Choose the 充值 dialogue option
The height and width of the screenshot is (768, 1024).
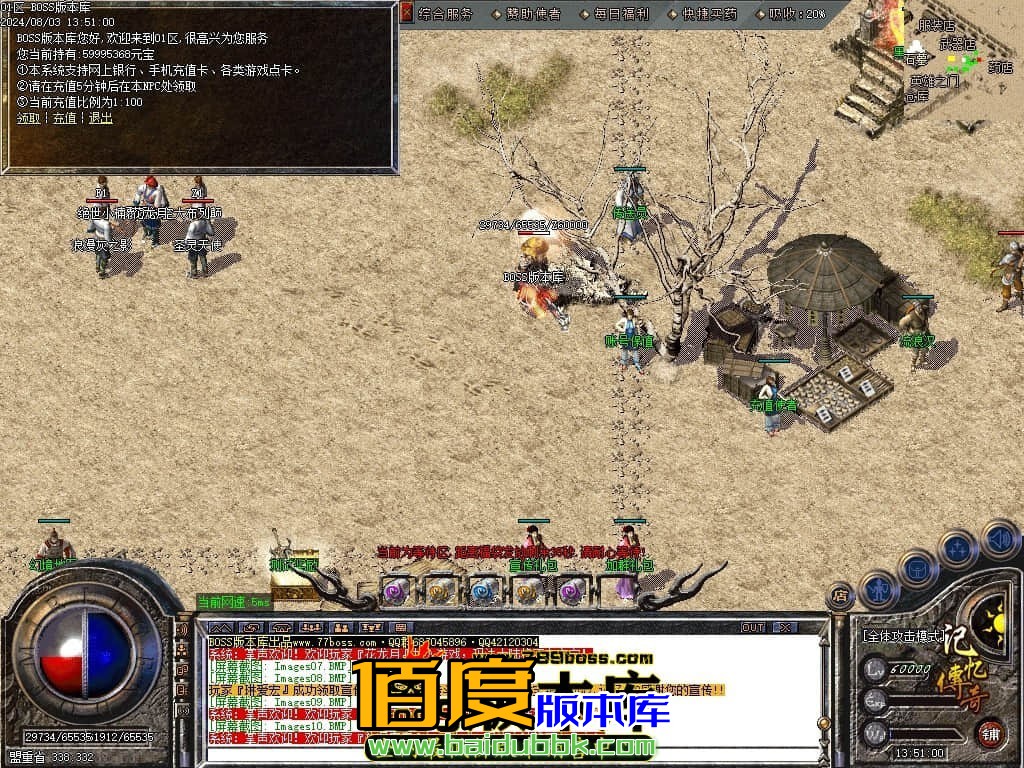(x=64, y=118)
